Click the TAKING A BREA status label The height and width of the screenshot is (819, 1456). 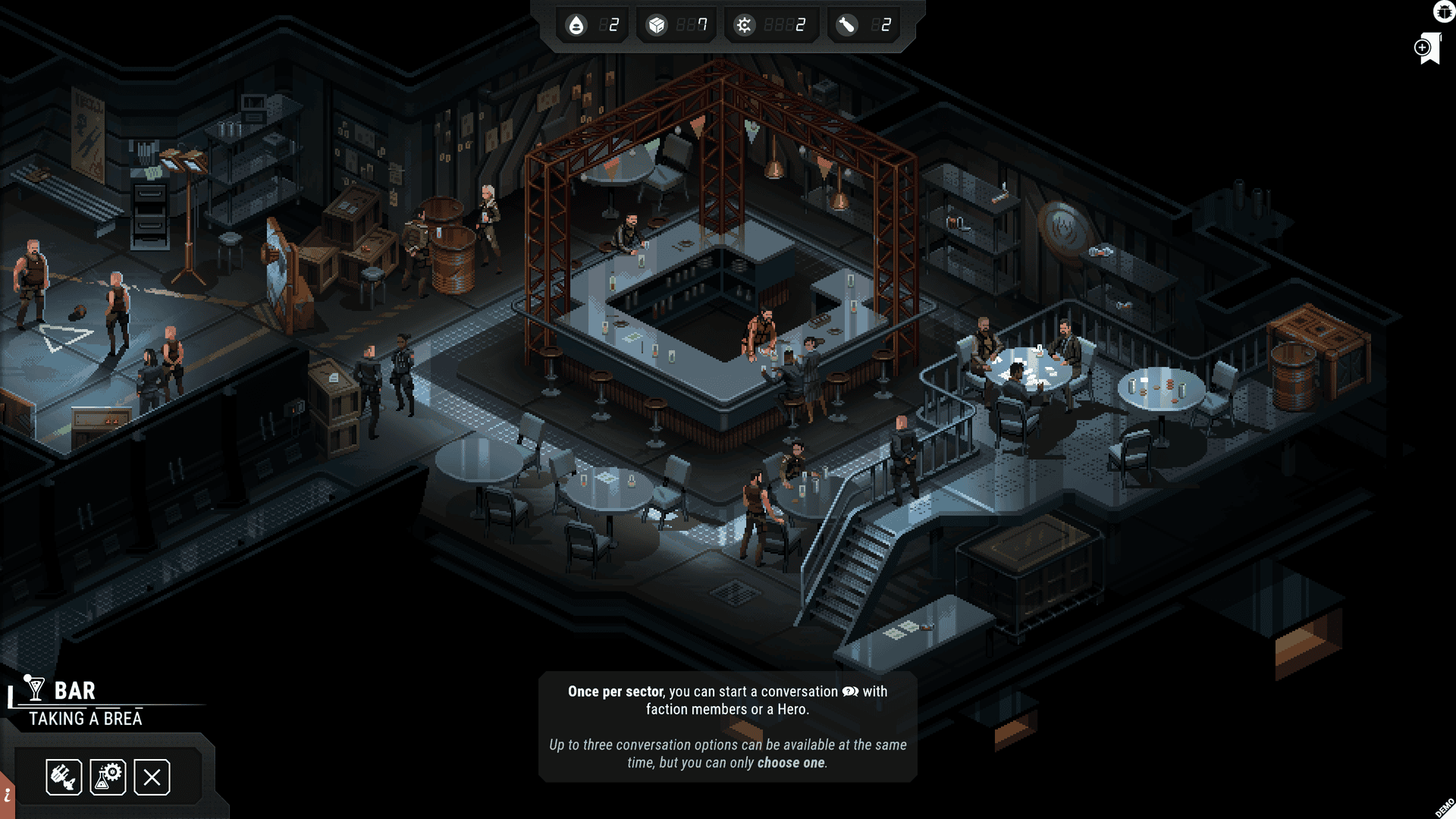click(x=85, y=719)
